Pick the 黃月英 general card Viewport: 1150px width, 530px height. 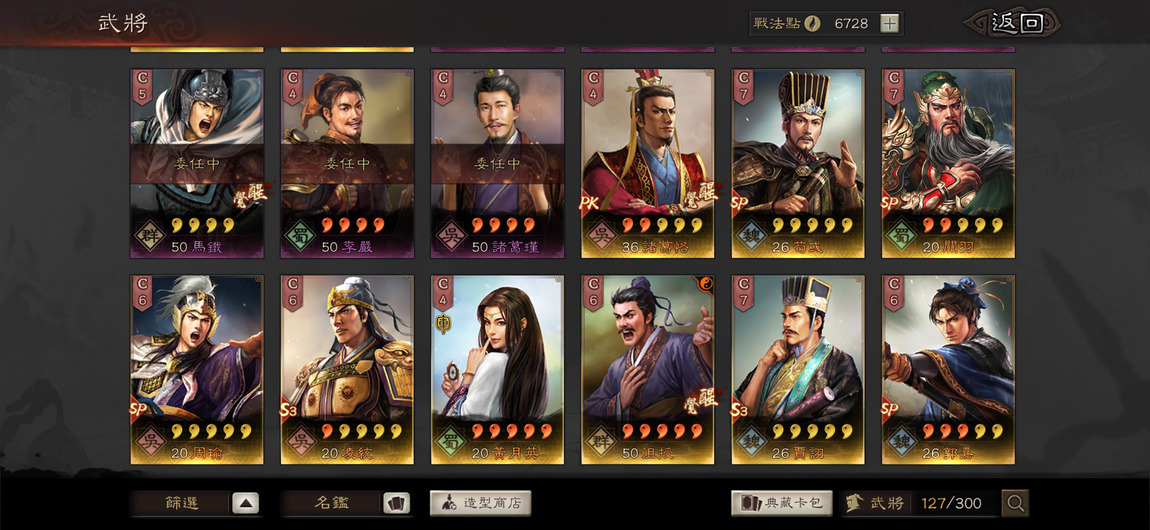pyautogui.click(x=497, y=369)
